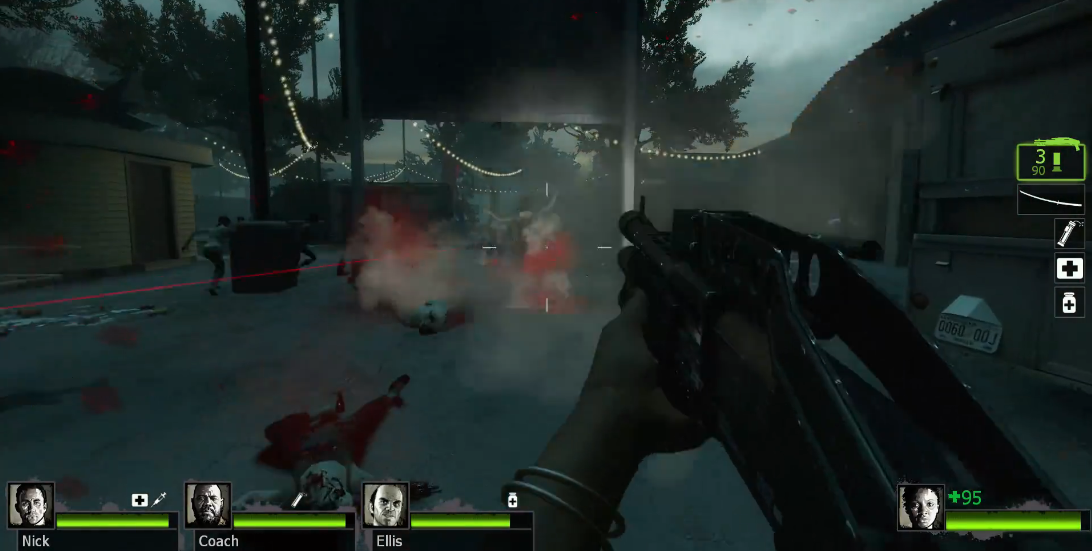The height and width of the screenshot is (551, 1092).
Task: Equip the pipe bomb throwable
Action: point(1069,233)
